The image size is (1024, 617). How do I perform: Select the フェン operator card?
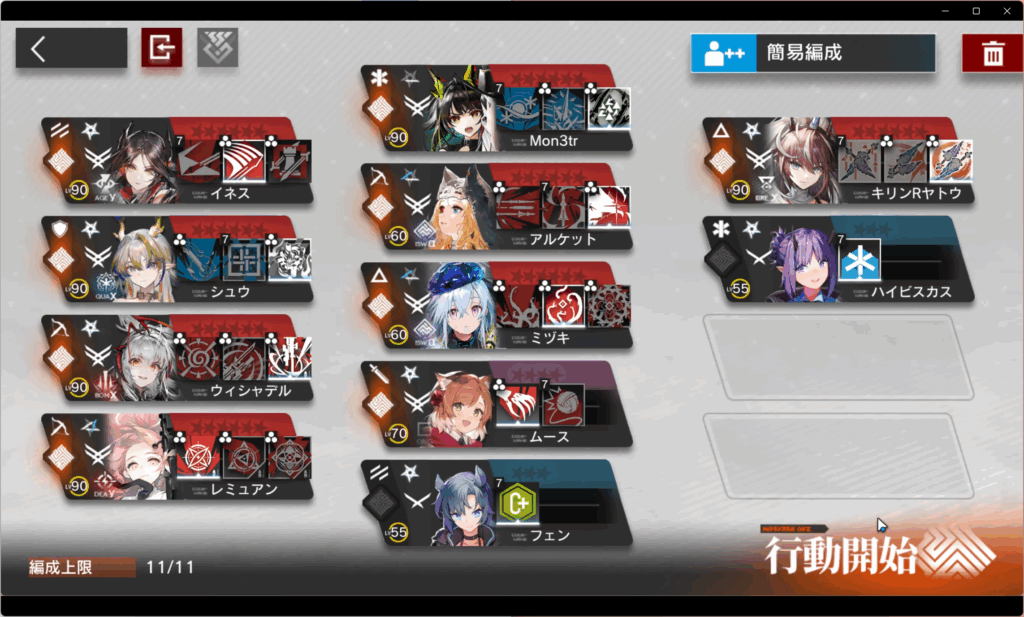coord(497,503)
